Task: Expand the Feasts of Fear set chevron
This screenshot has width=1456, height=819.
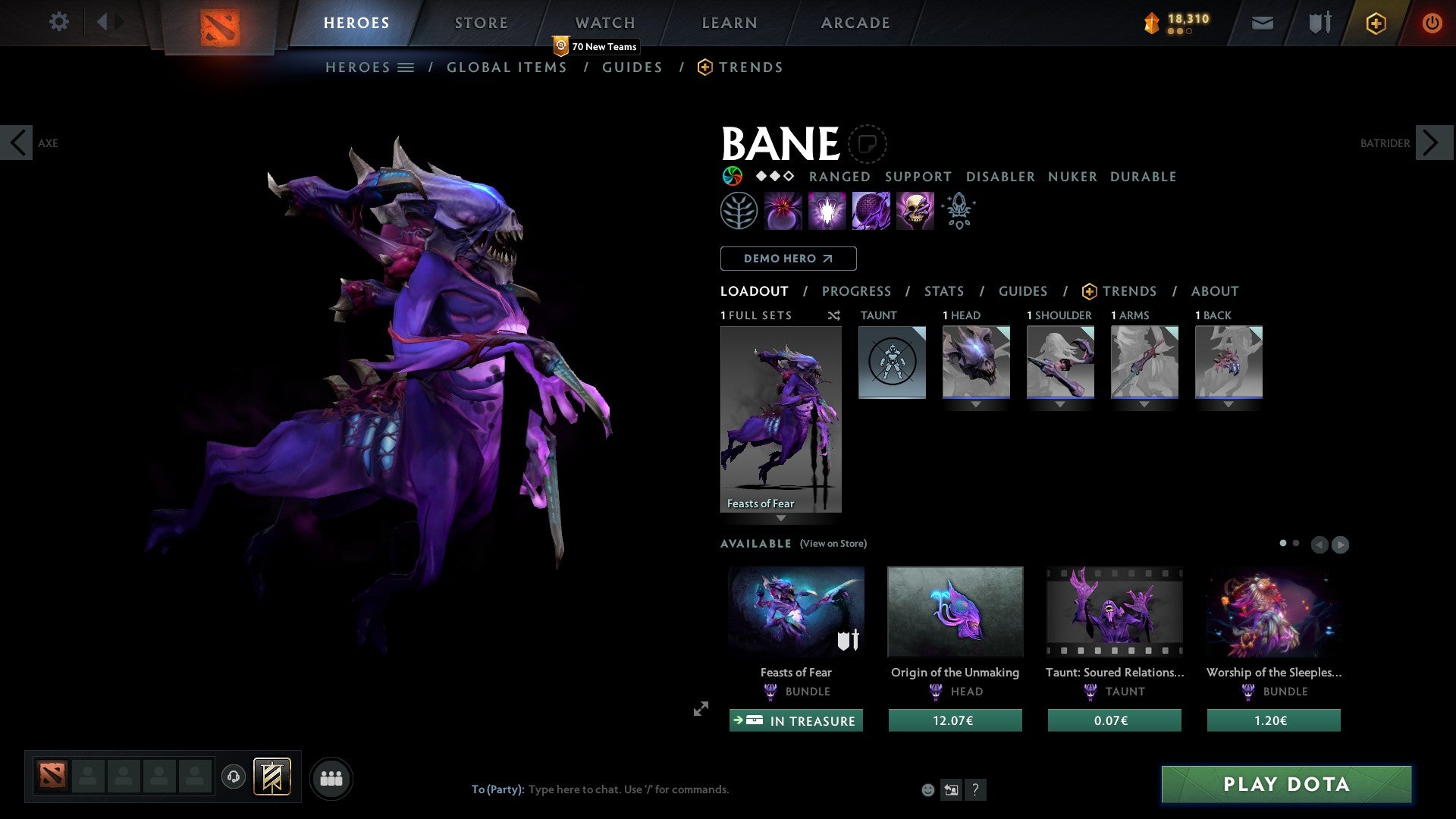Action: (x=781, y=519)
